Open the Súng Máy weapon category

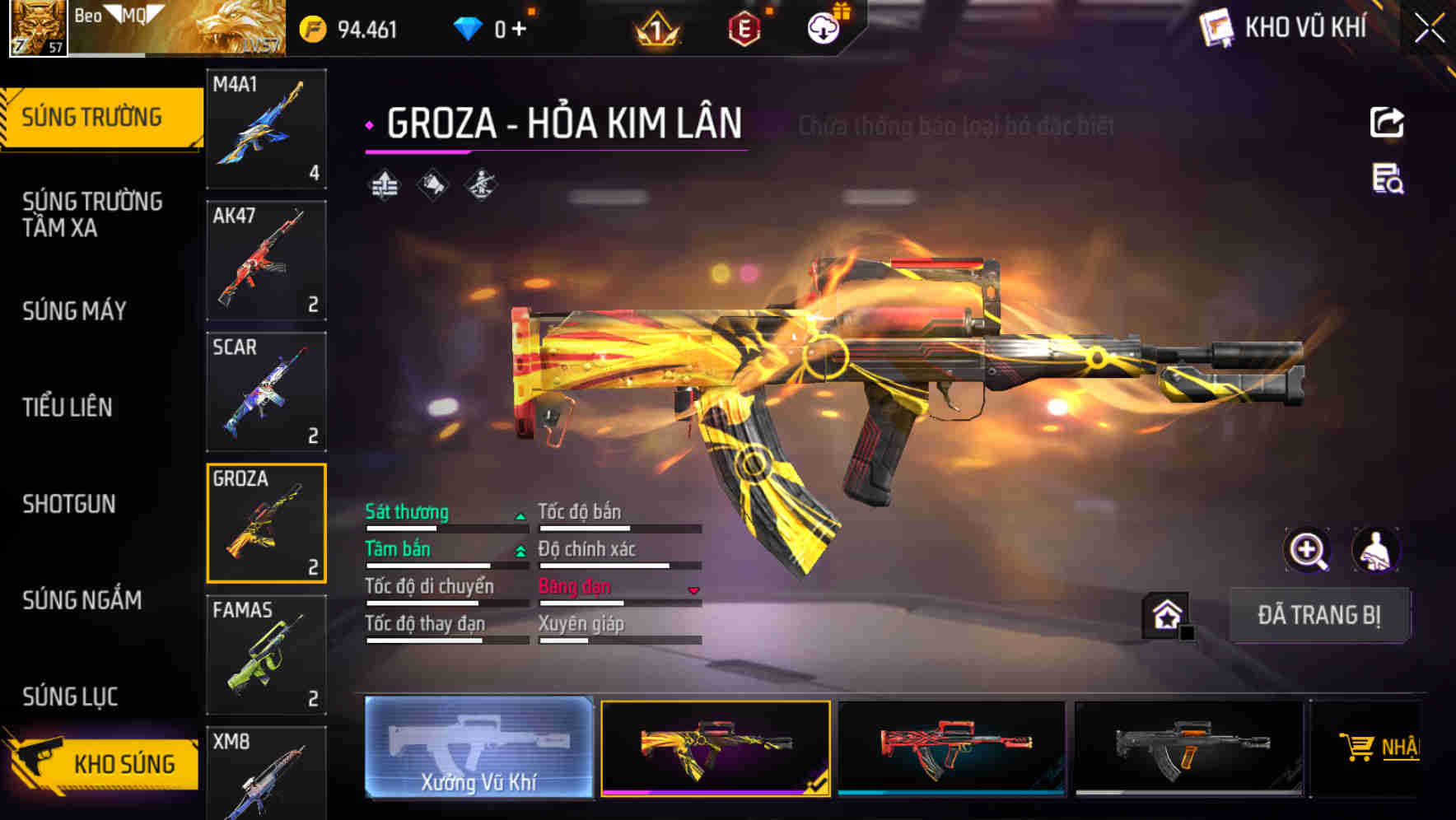point(75,310)
